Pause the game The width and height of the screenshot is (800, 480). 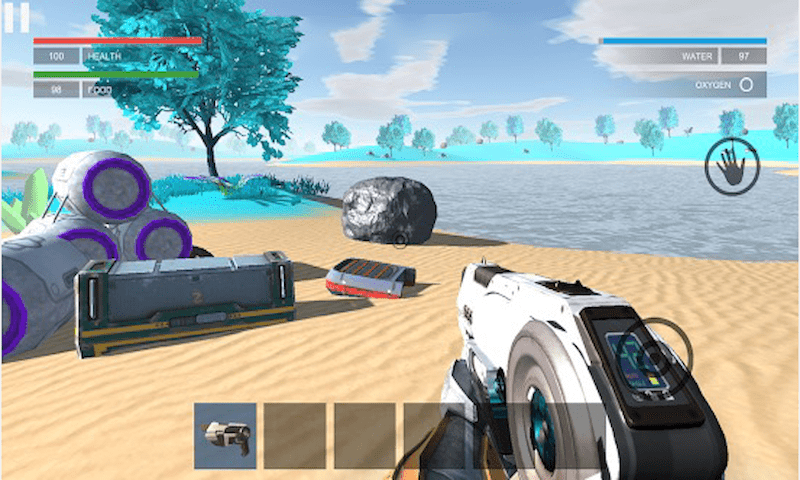coord(16,17)
